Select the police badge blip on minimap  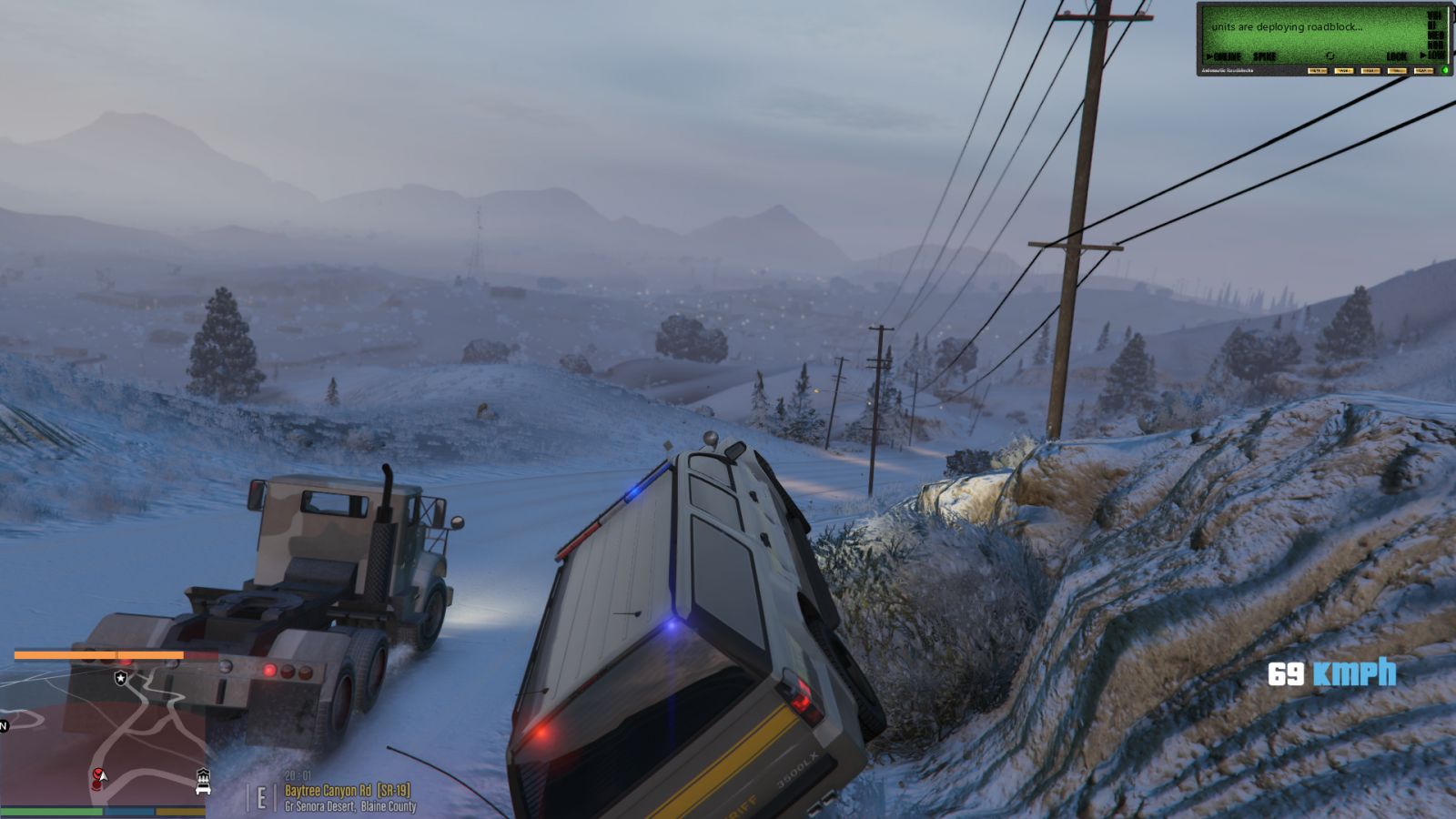(x=121, y=678)
